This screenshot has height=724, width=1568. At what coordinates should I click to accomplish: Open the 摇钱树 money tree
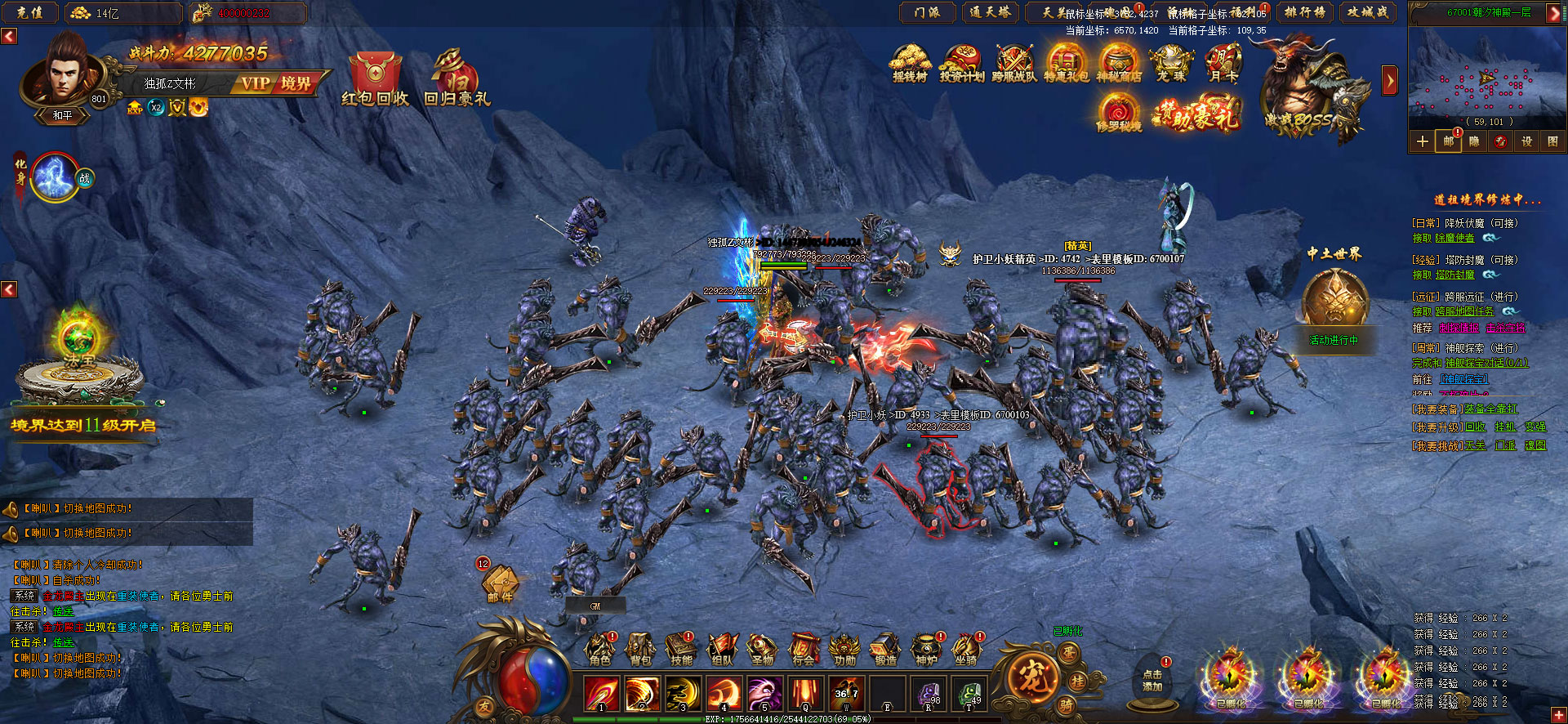tap(910, 64)
